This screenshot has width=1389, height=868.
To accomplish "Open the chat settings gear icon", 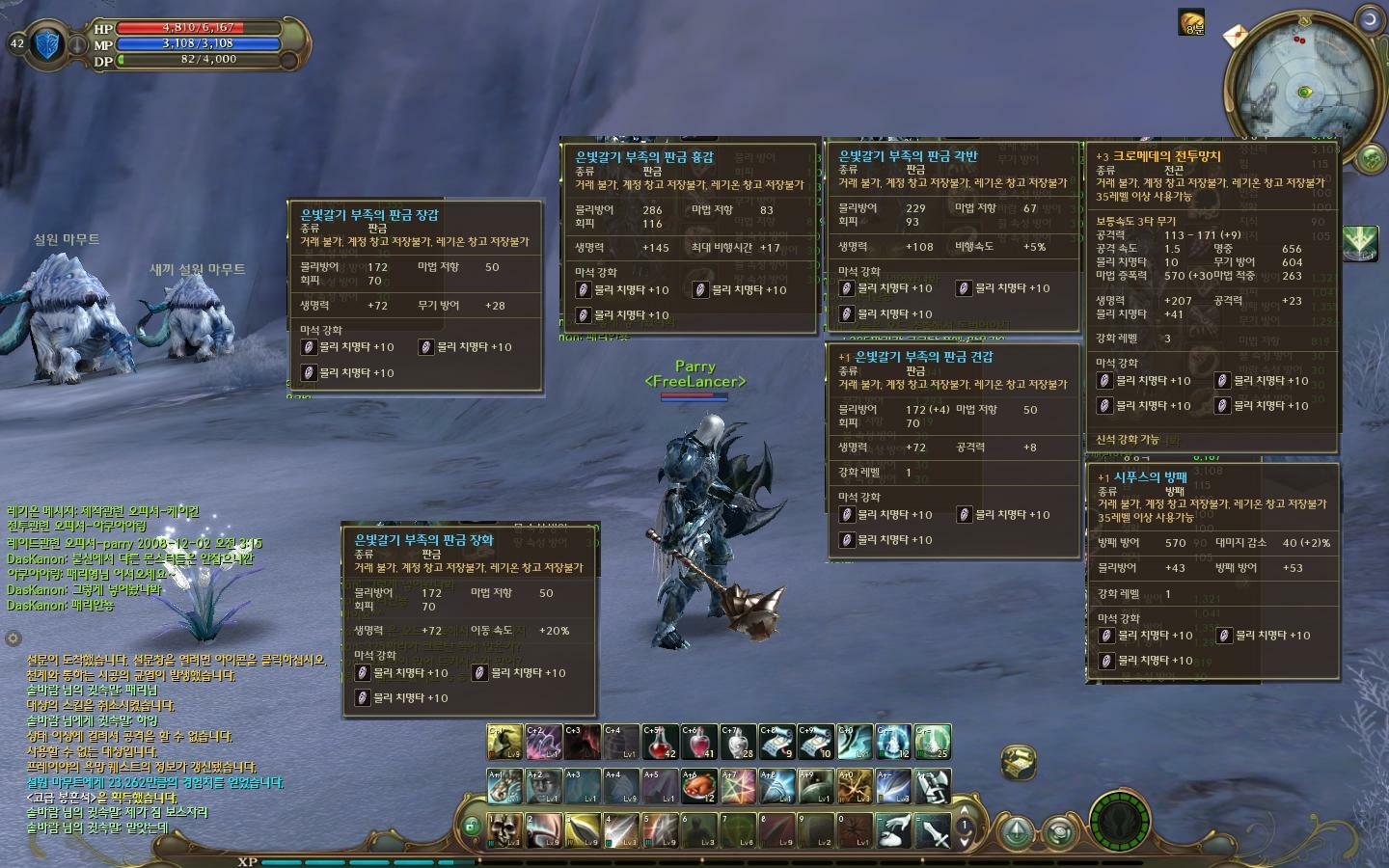I will (x=14, y=638).
